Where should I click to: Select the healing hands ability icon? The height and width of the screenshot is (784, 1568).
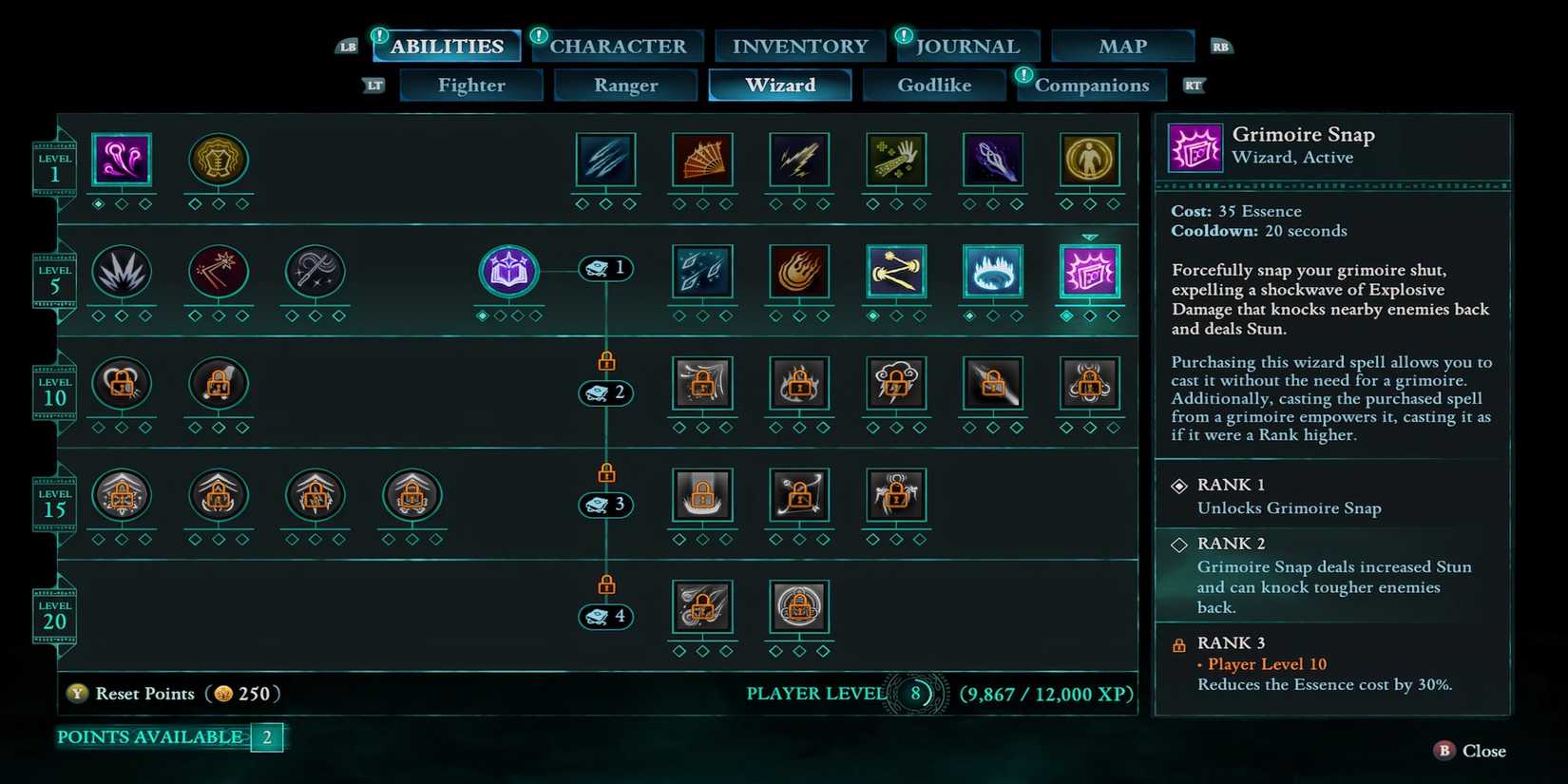896,162
